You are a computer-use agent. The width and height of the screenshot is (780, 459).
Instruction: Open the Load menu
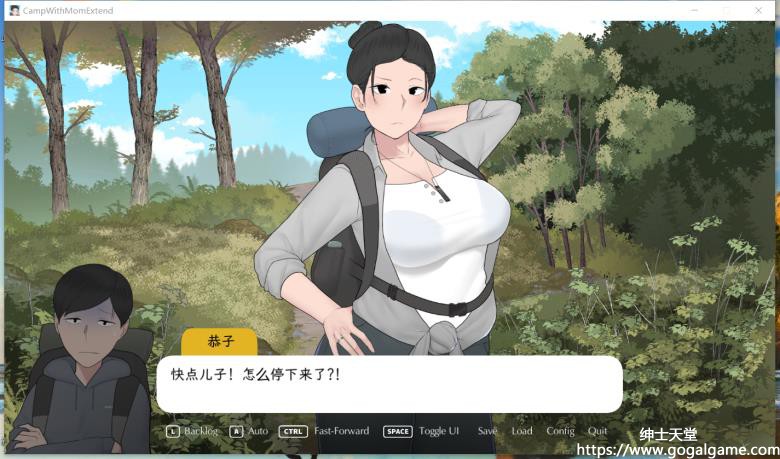(521, 431)
